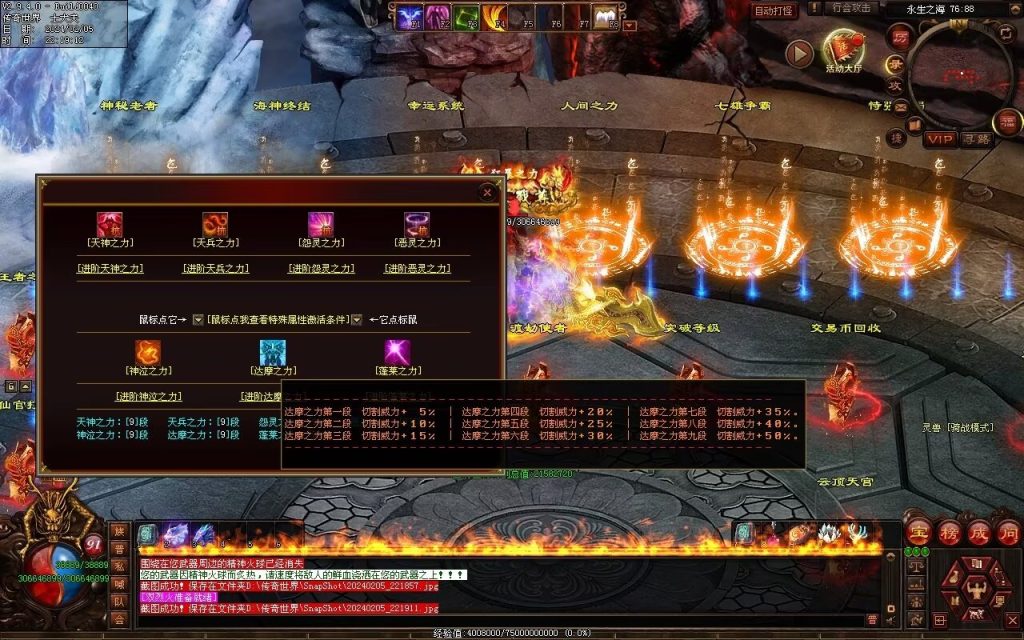Close the power upgrade panel
Image resolution: width=1024 pixels, height=640 pixels.
[x=487, y=191]
